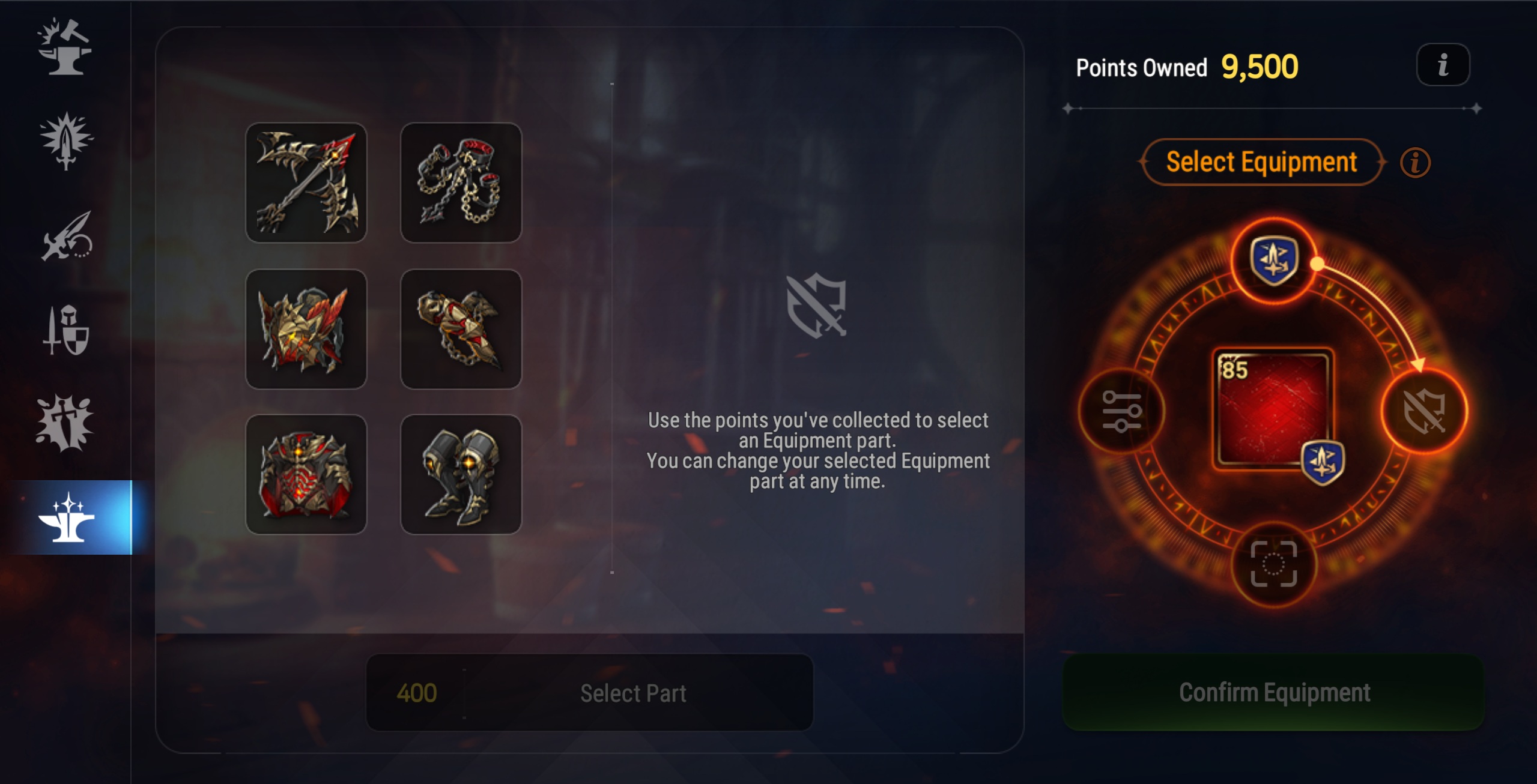
Task: Open the sliders options step on the ring
Action: [x=1121, y=412]
